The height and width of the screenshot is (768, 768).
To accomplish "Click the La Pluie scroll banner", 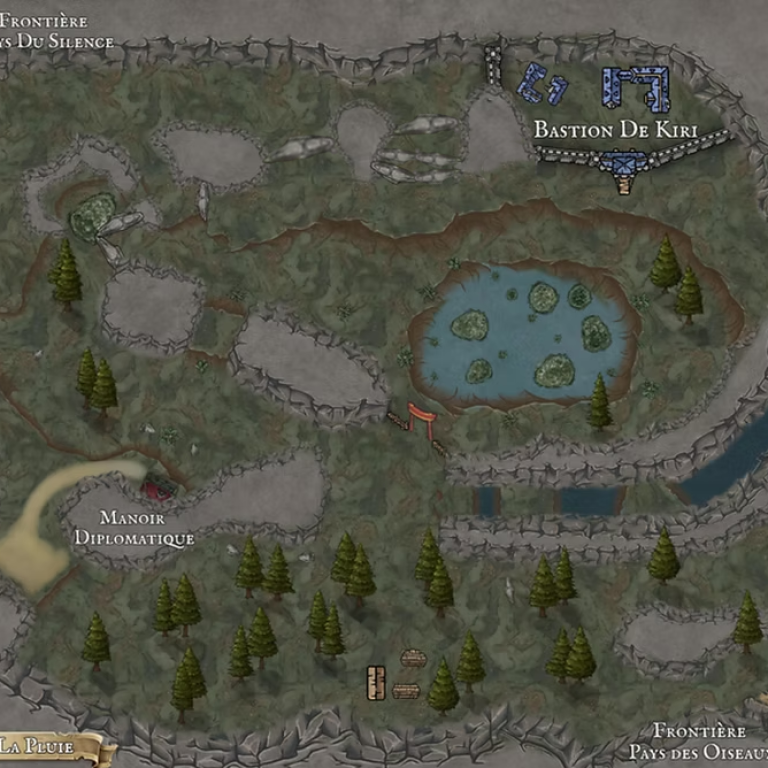I will pos(50,746).
